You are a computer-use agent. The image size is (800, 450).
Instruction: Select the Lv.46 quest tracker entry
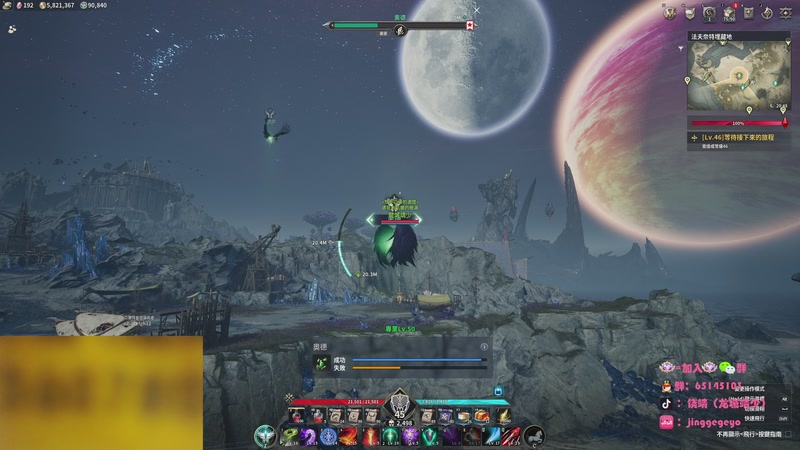738,136
